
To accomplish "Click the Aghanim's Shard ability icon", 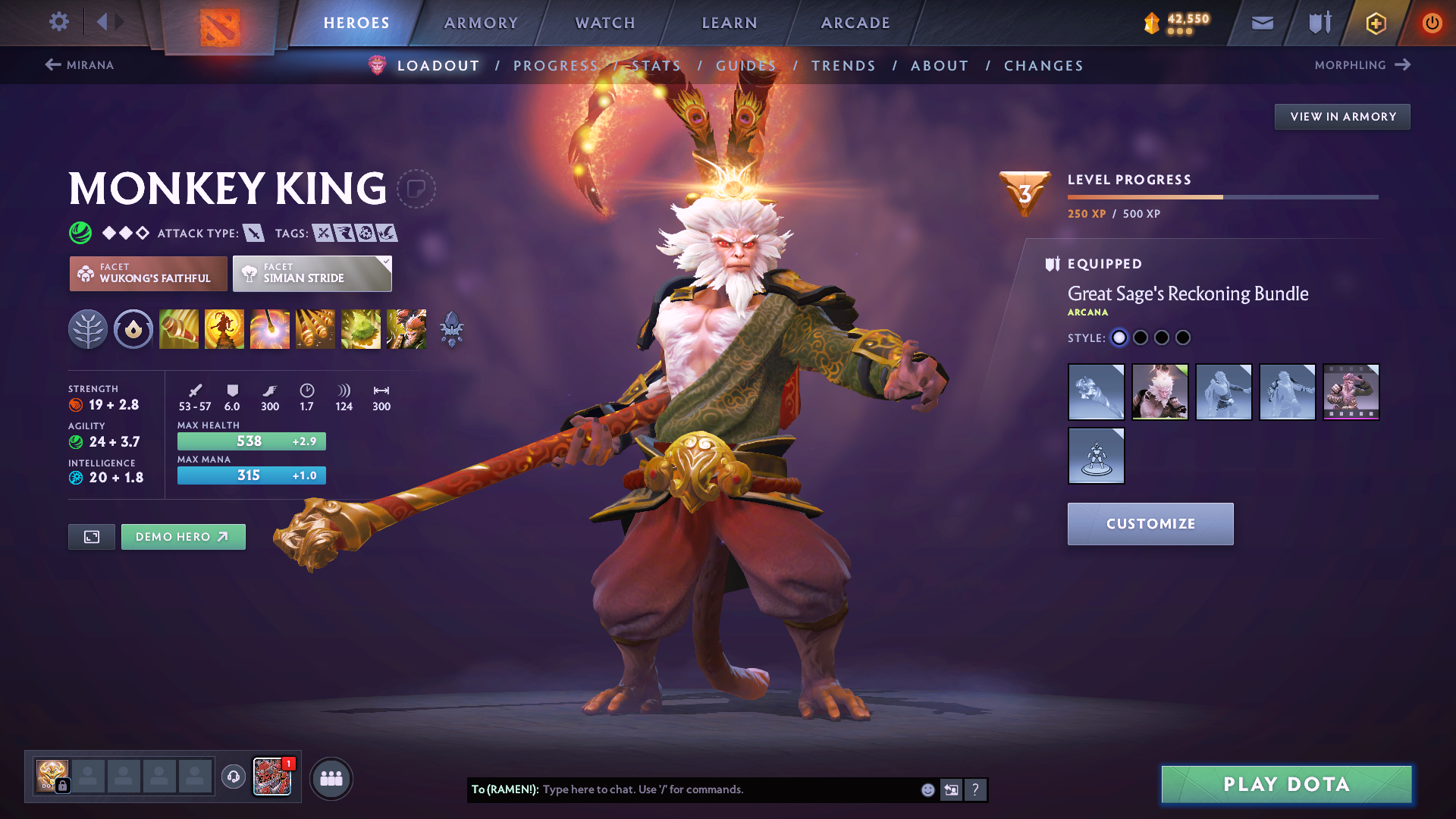I will point(452,328).
